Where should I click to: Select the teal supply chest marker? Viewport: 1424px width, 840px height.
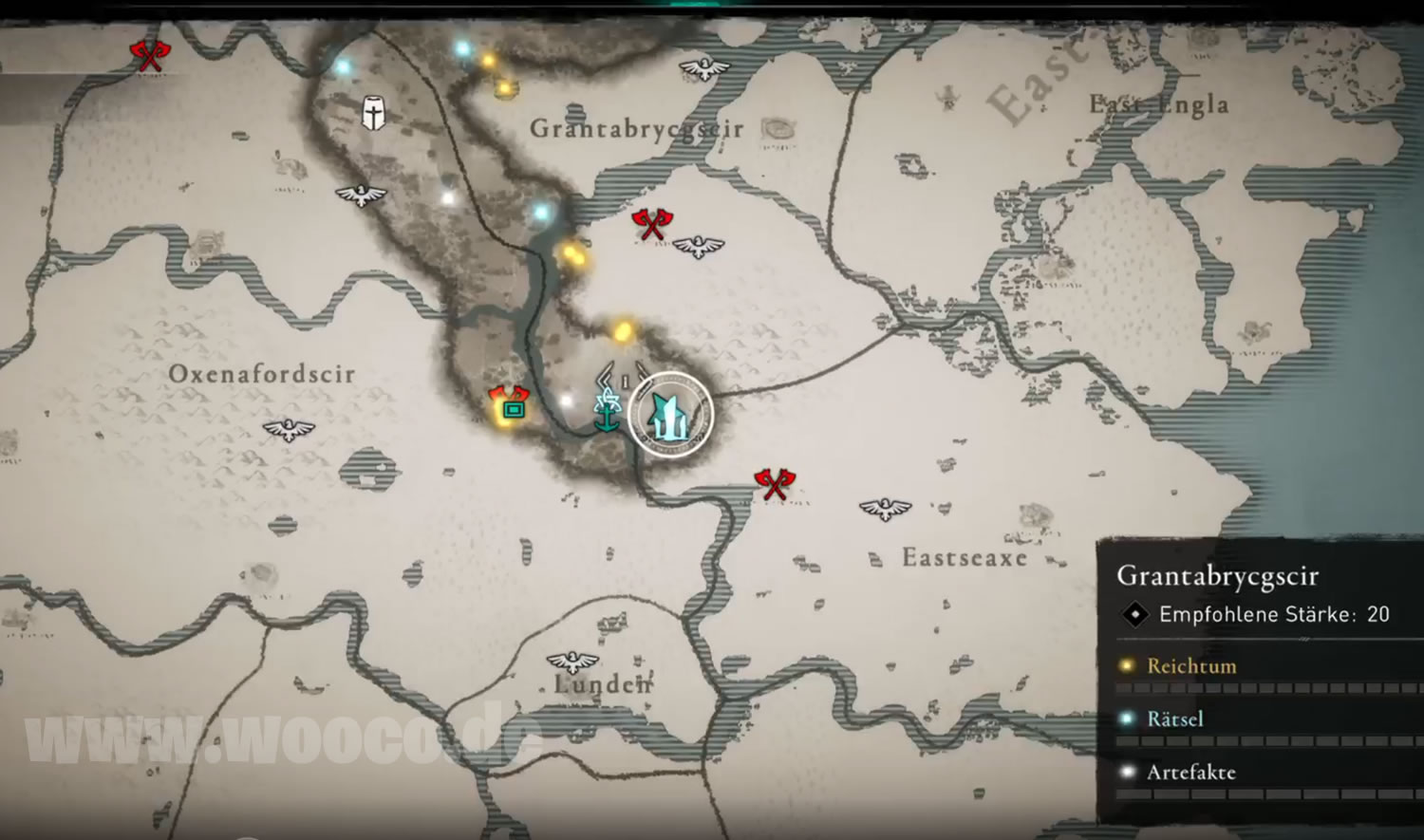513,410
